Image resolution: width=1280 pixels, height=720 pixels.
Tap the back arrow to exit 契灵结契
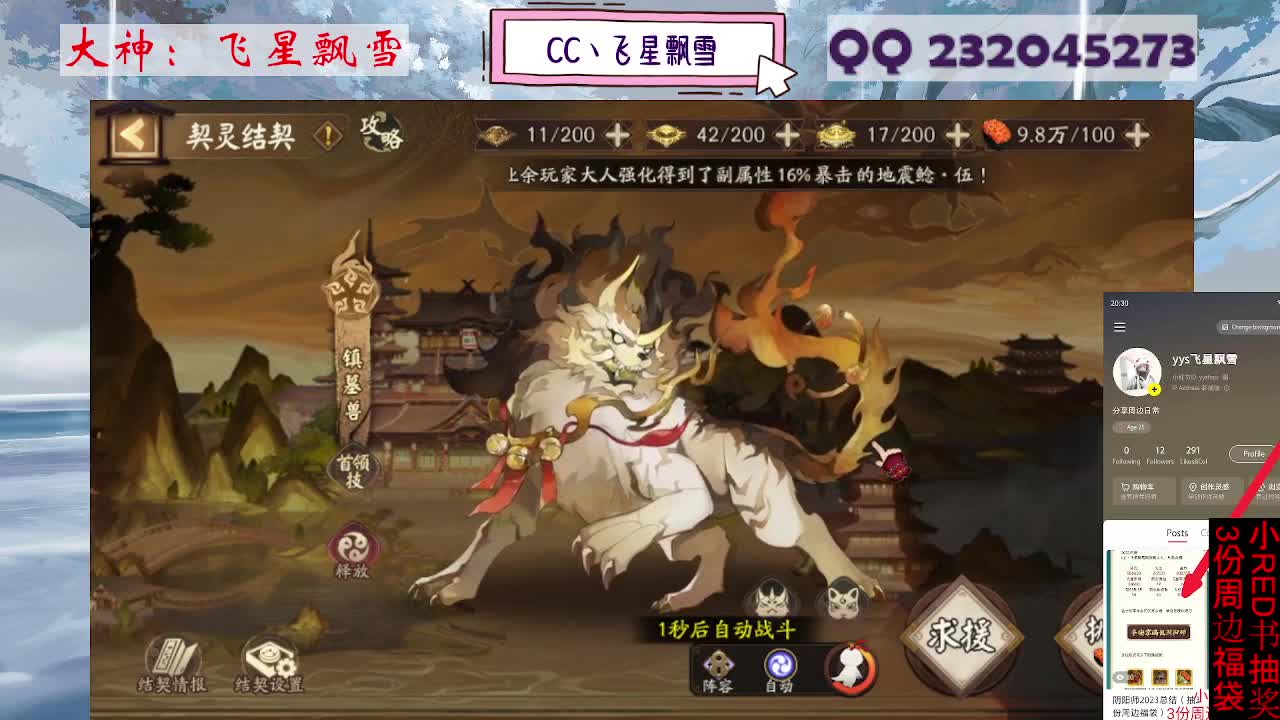[134, 133]
